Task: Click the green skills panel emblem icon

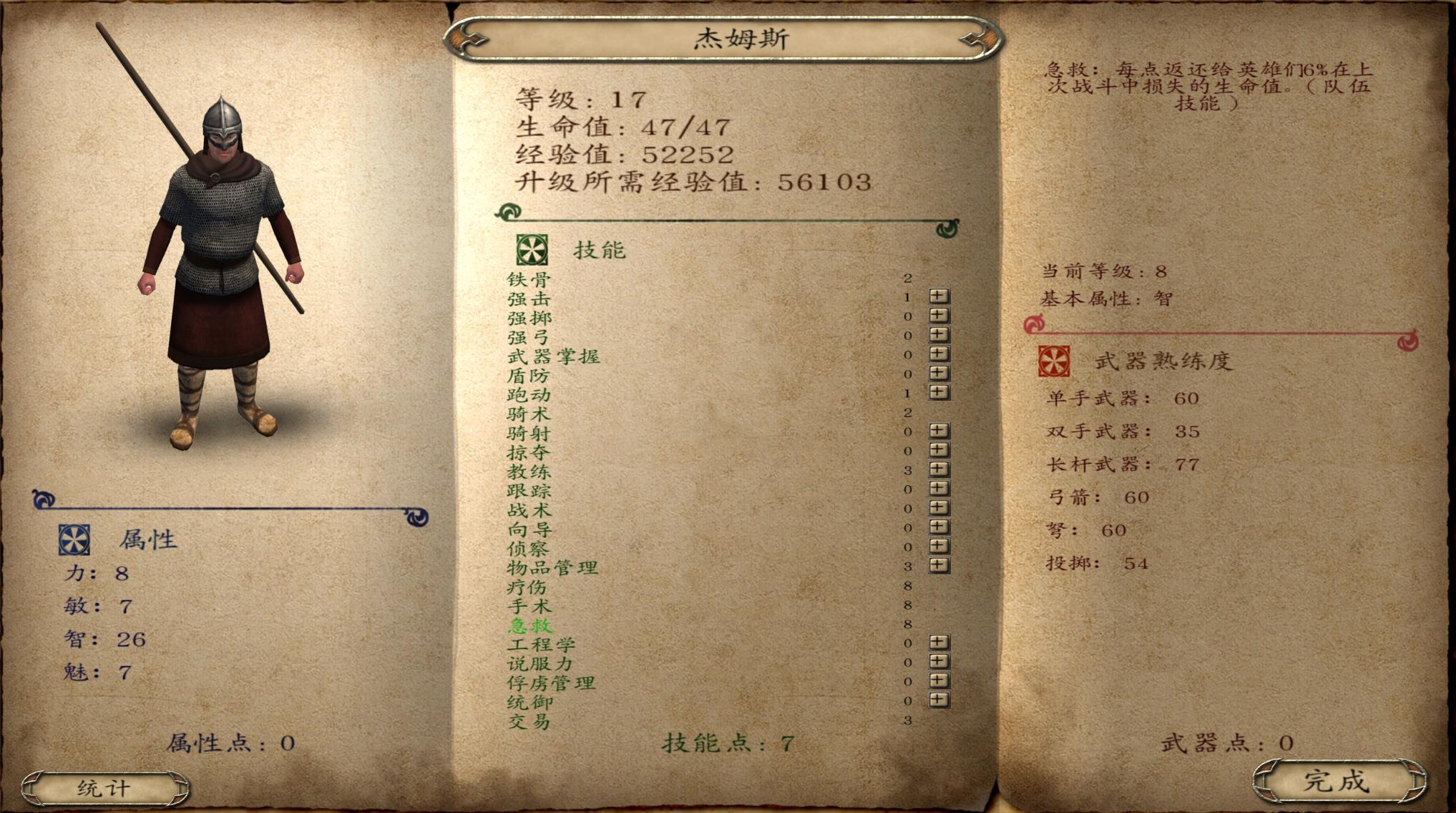Action: (531, 250)
